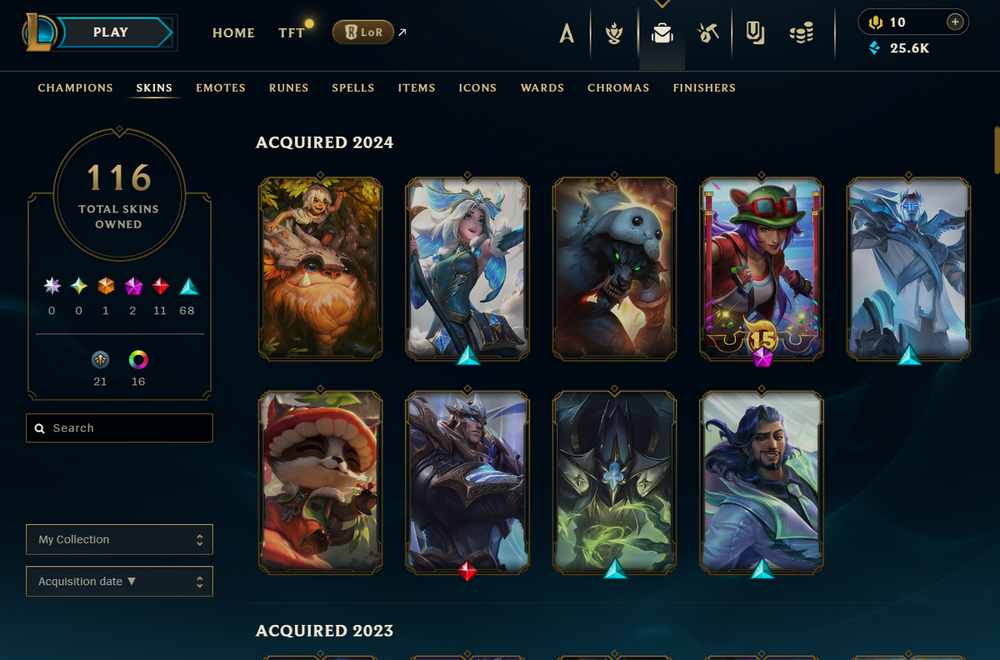Choose the mushroom-hat Teemo skin card
This screenshot has height=660, width=1000.
click(320, 482)
